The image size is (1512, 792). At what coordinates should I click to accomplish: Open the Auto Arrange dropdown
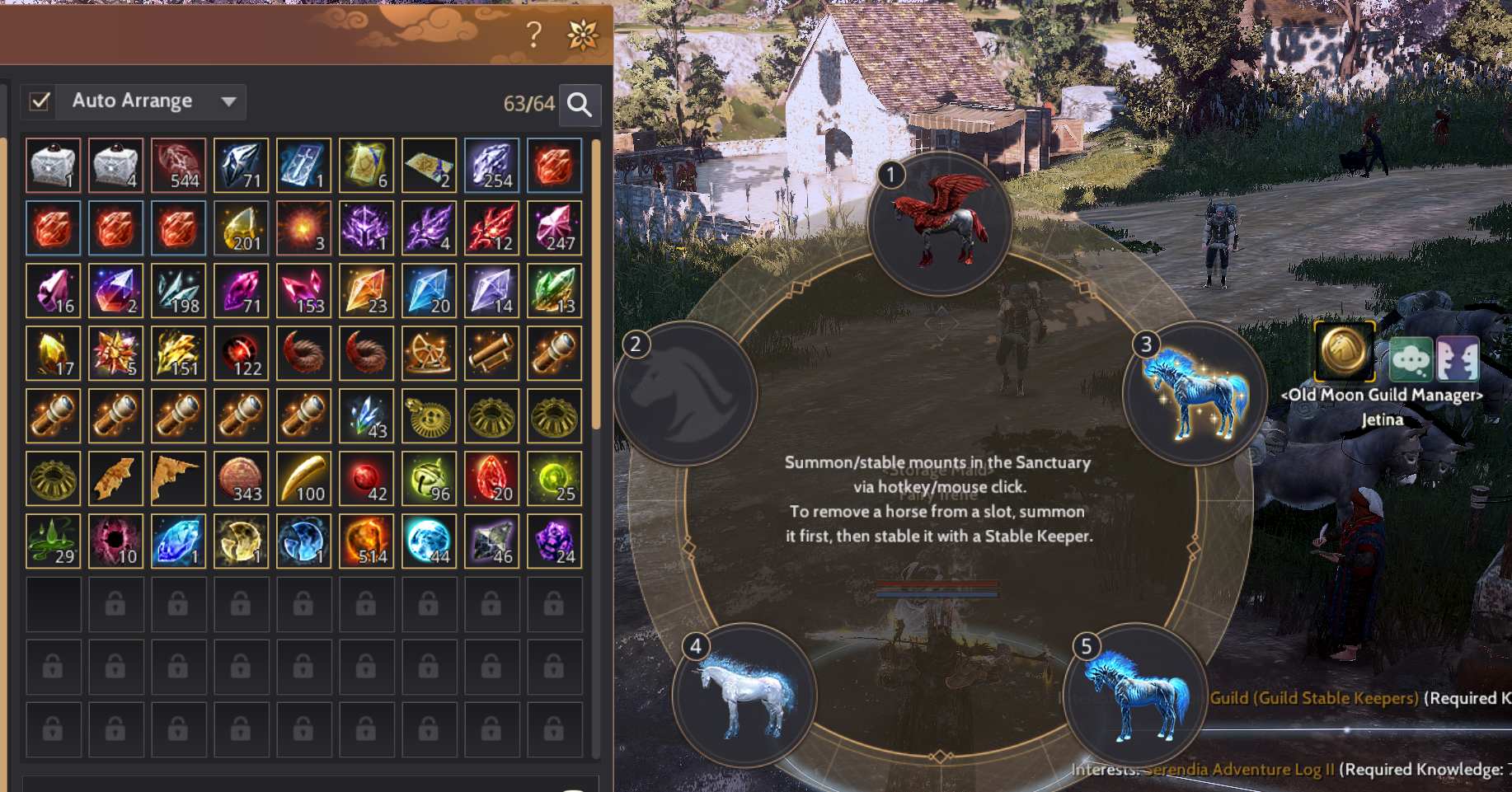(x=228, y=101)
